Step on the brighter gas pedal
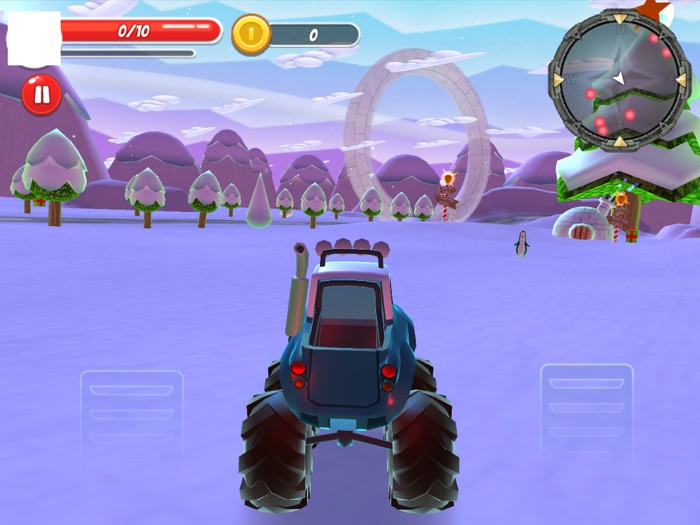Viewport: 700px width, 525px height. [586, 410]
